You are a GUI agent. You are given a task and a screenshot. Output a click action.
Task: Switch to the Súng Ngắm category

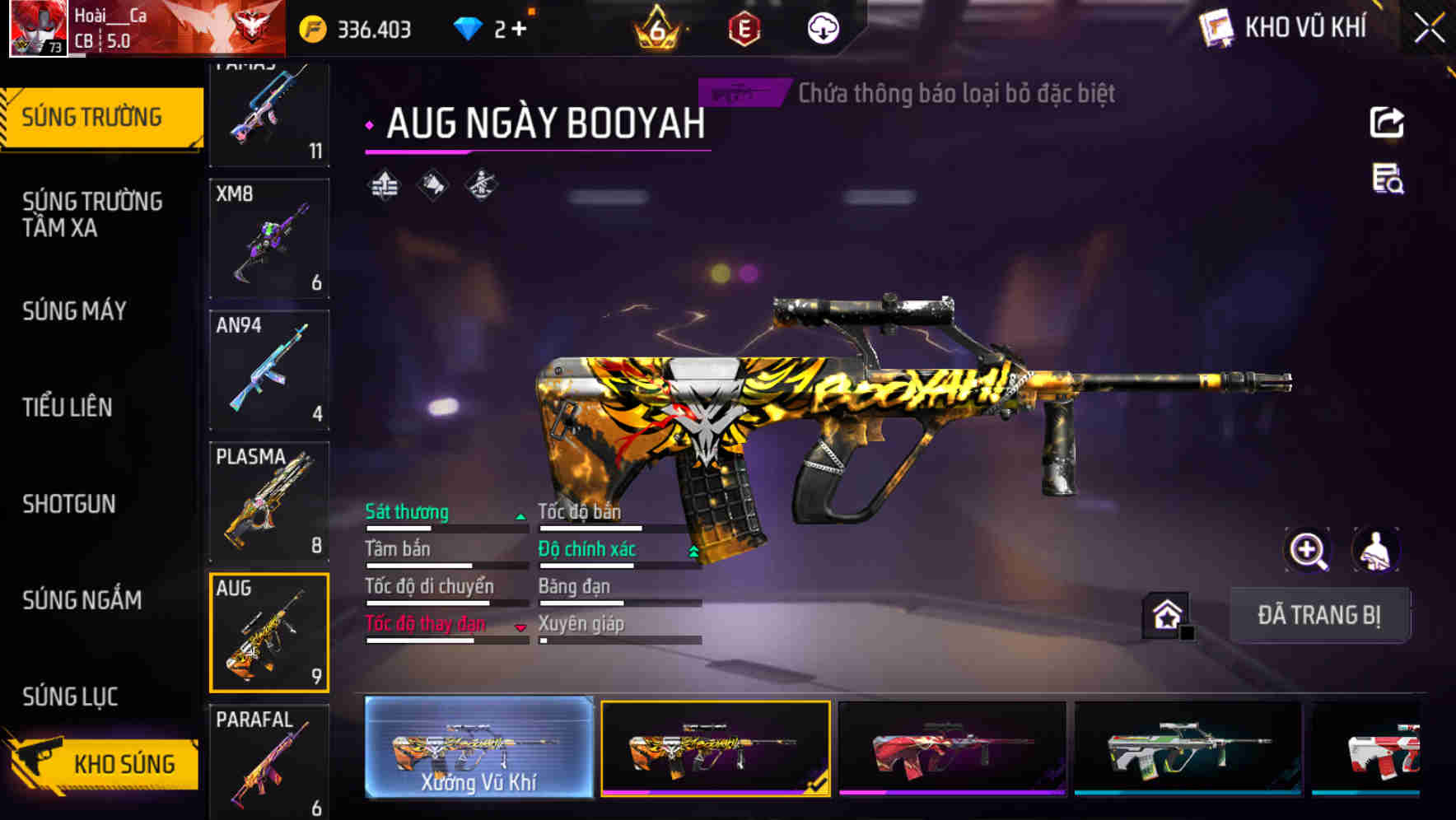point(82,599)
